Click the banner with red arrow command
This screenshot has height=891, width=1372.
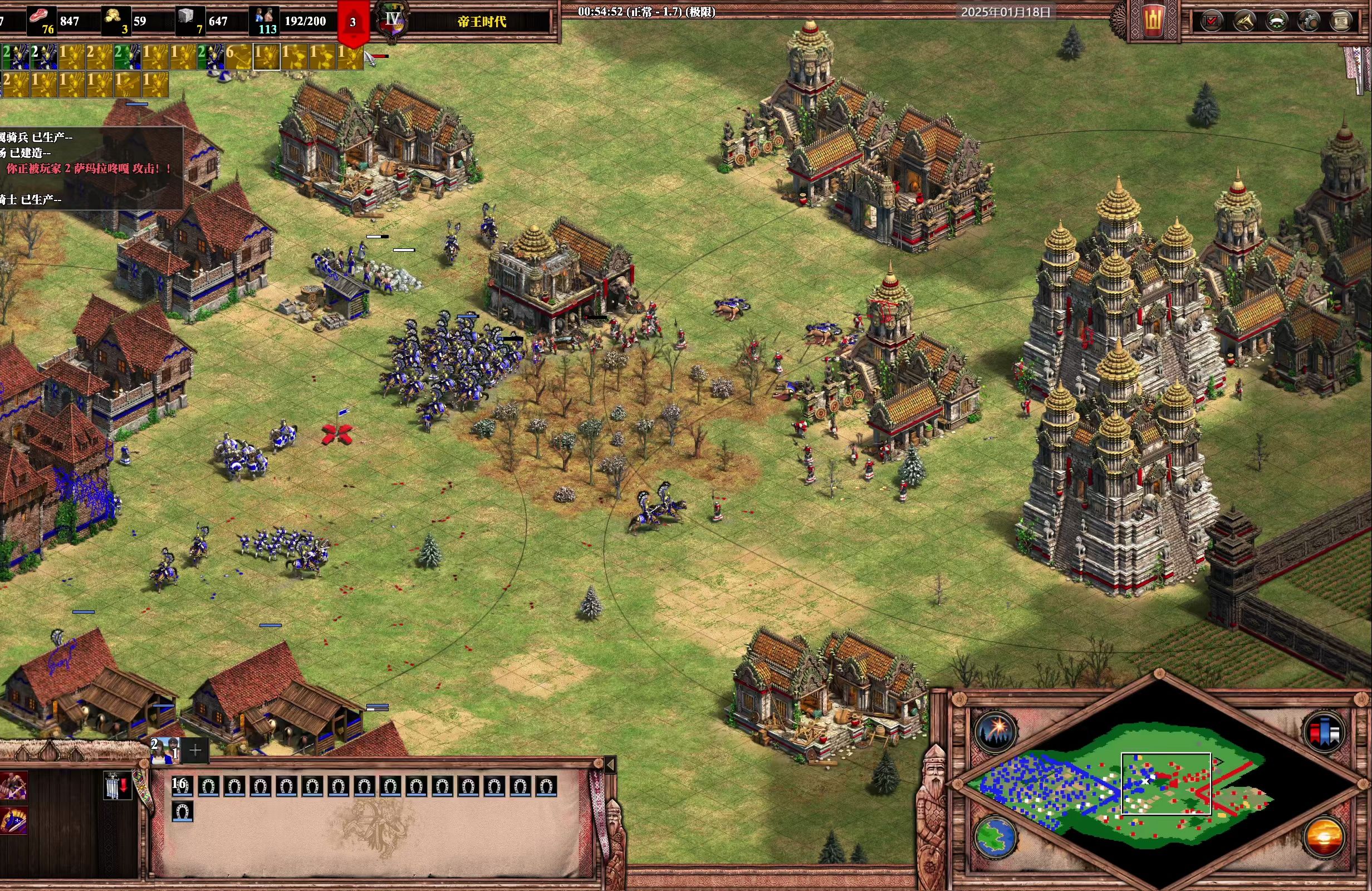117,785
